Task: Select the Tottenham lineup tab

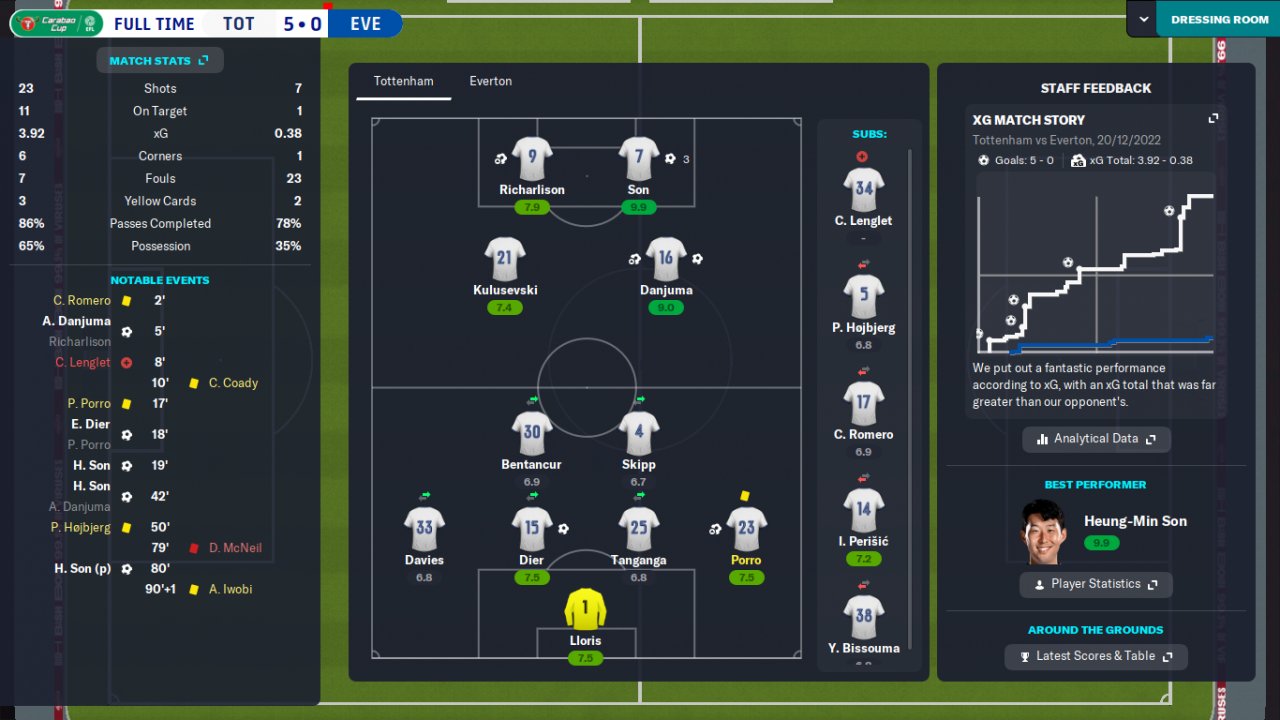Action: pyautogui.click(x=403, y=81)
